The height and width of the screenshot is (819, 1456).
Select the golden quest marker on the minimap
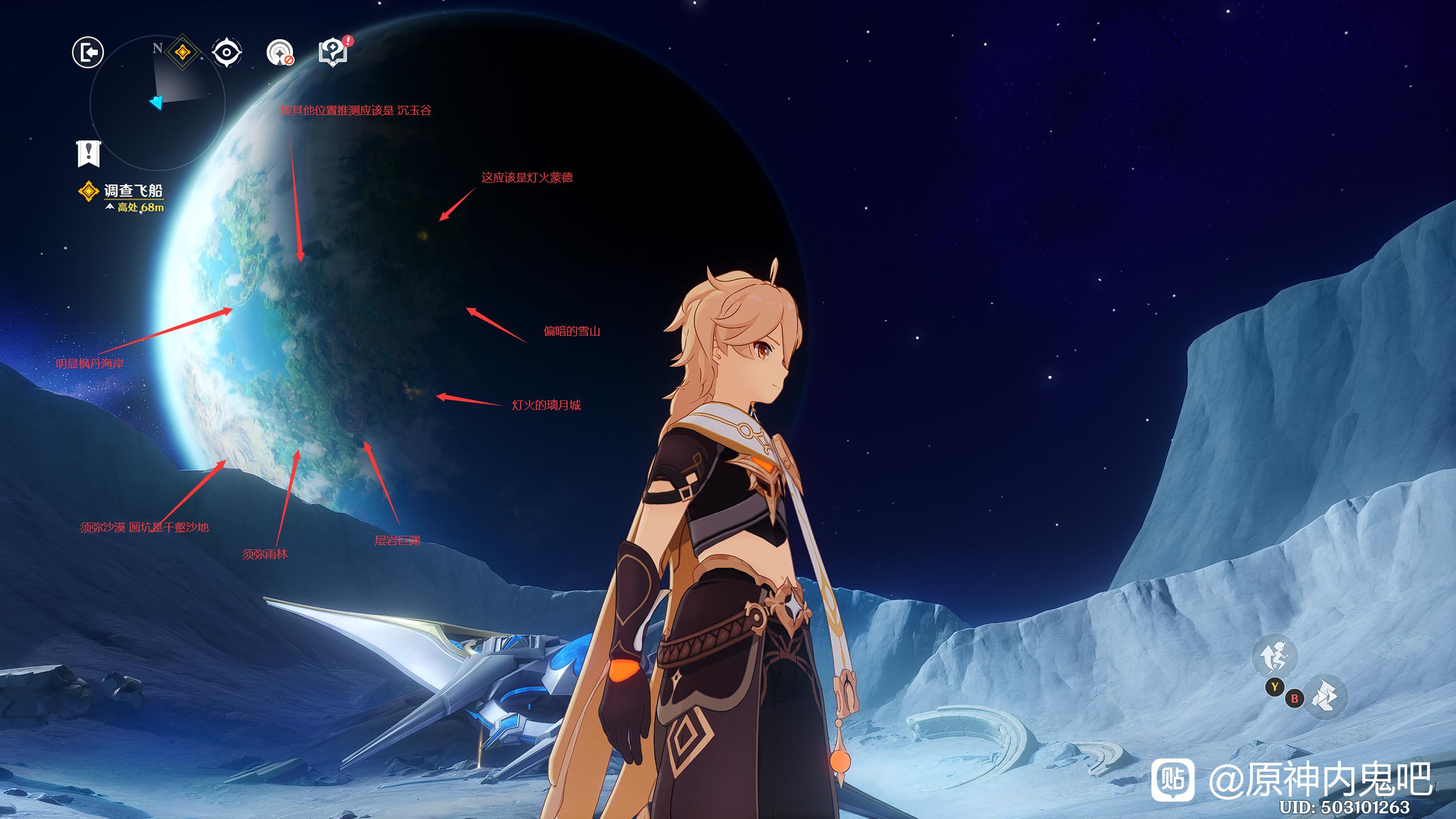[182, 53]
